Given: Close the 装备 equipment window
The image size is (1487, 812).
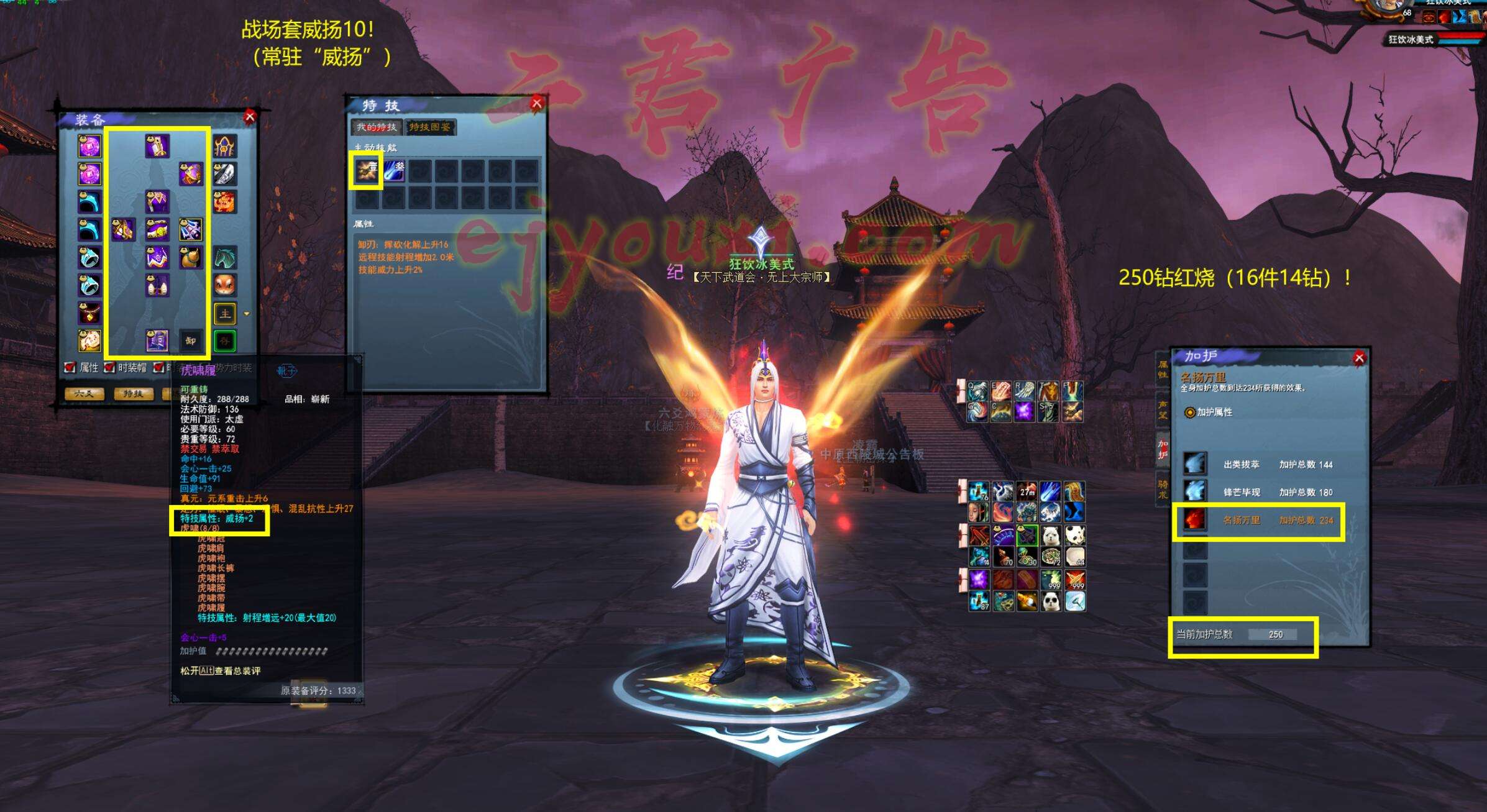Looking at the screenshot, I should 250,116.
